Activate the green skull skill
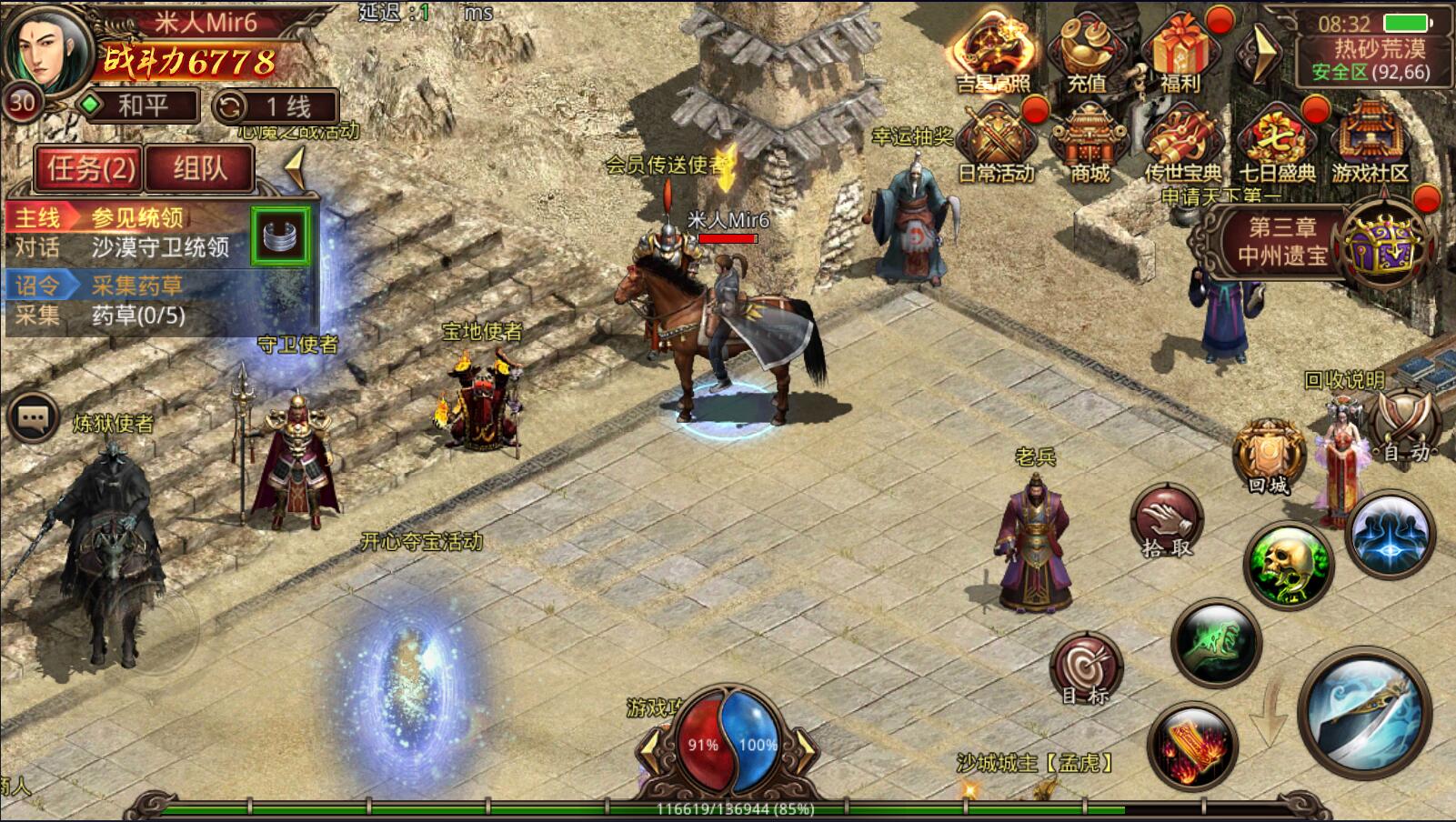 (1287, 565)
